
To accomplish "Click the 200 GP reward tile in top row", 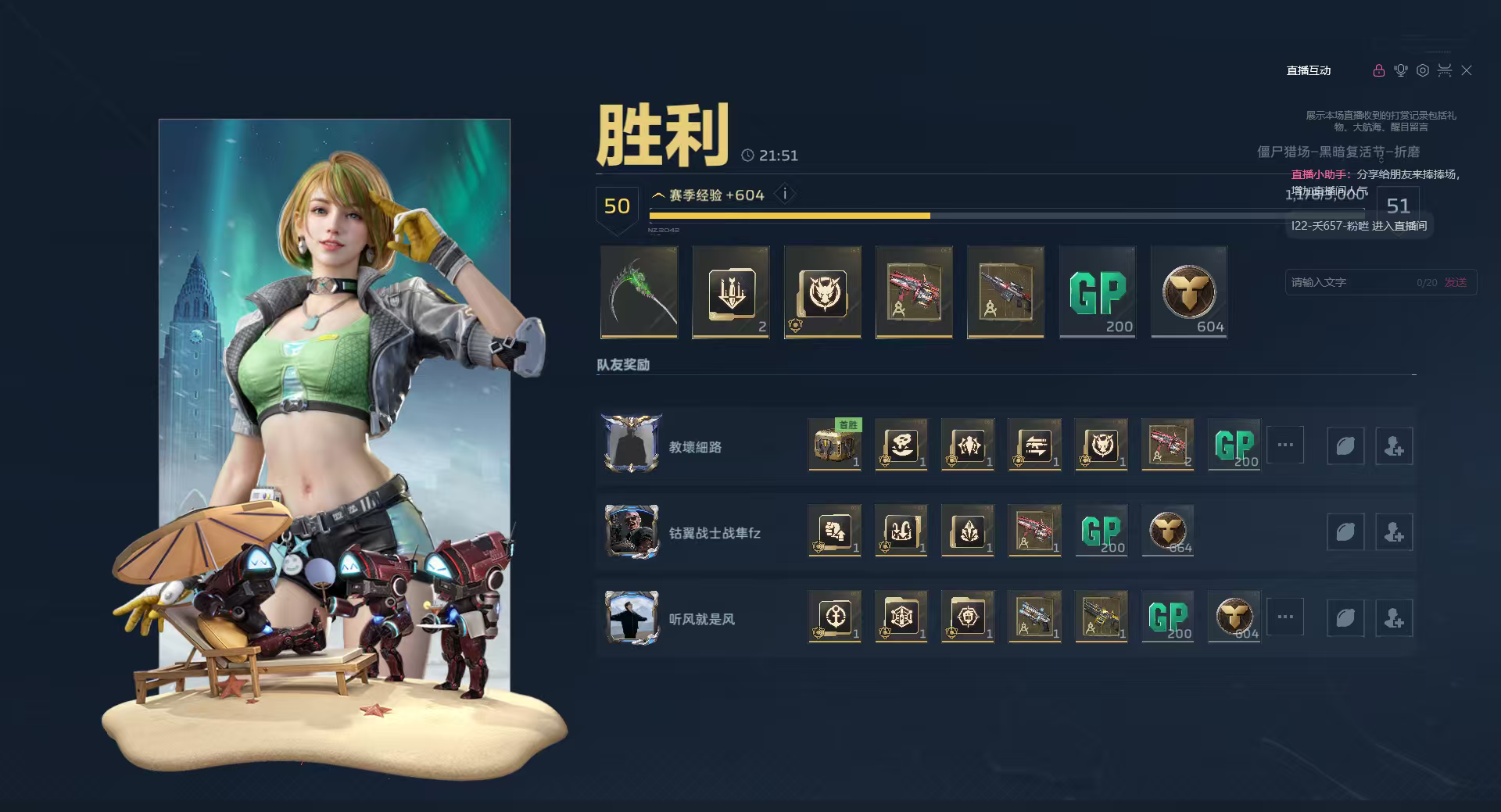I will [1097, 292].
